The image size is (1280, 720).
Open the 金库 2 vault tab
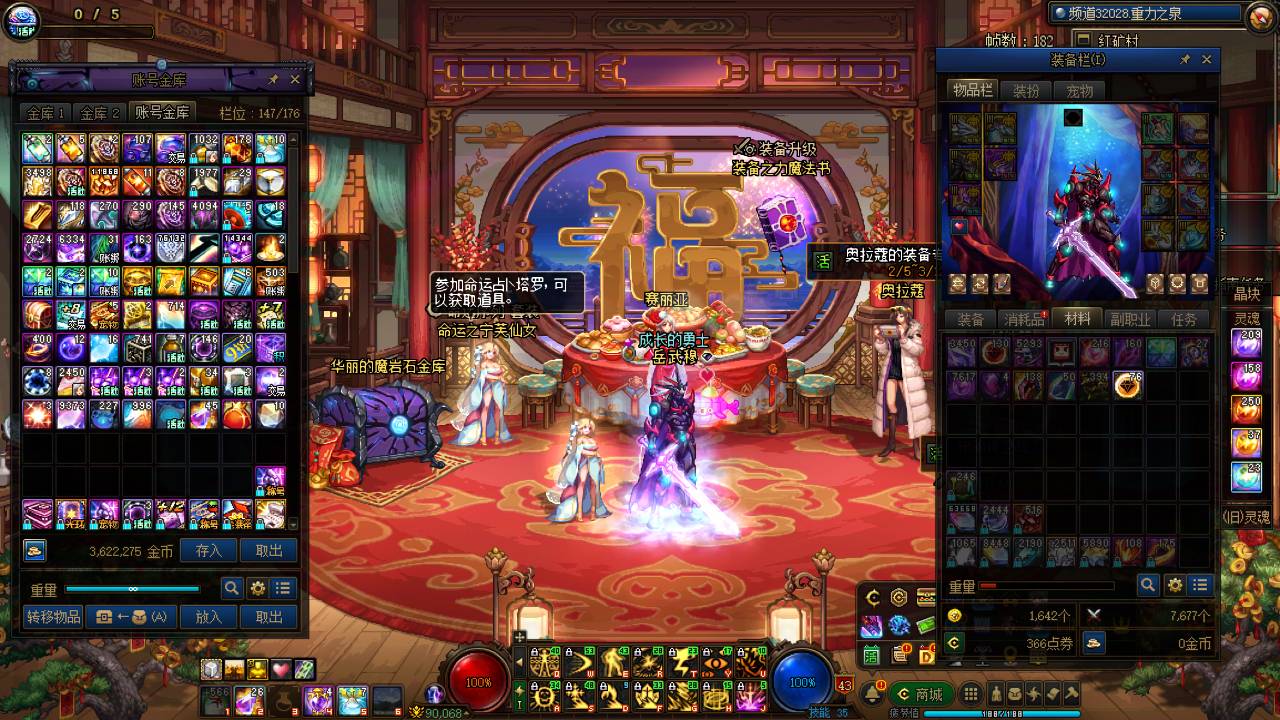coord(100,113)
